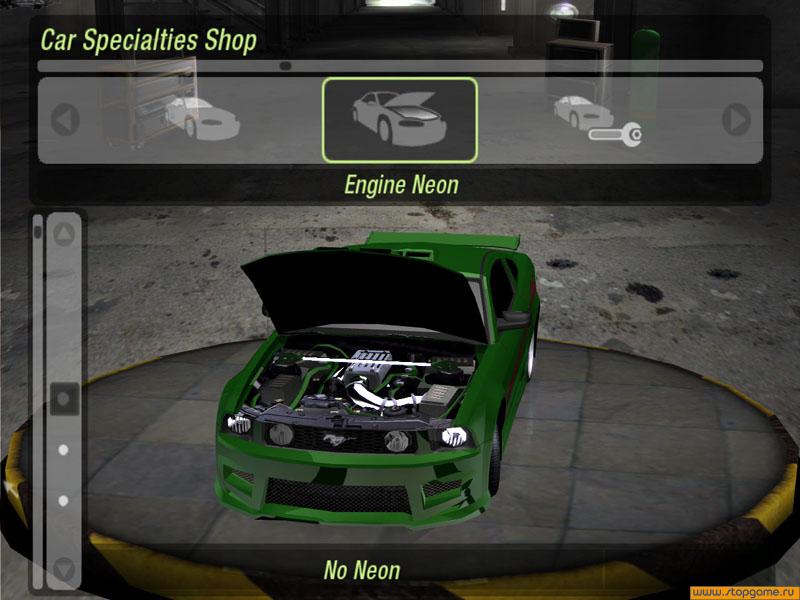Screen dimensions: 800x600
Task: Click the vertical scrollbar beside the options list
Action: tap(38, 400)
